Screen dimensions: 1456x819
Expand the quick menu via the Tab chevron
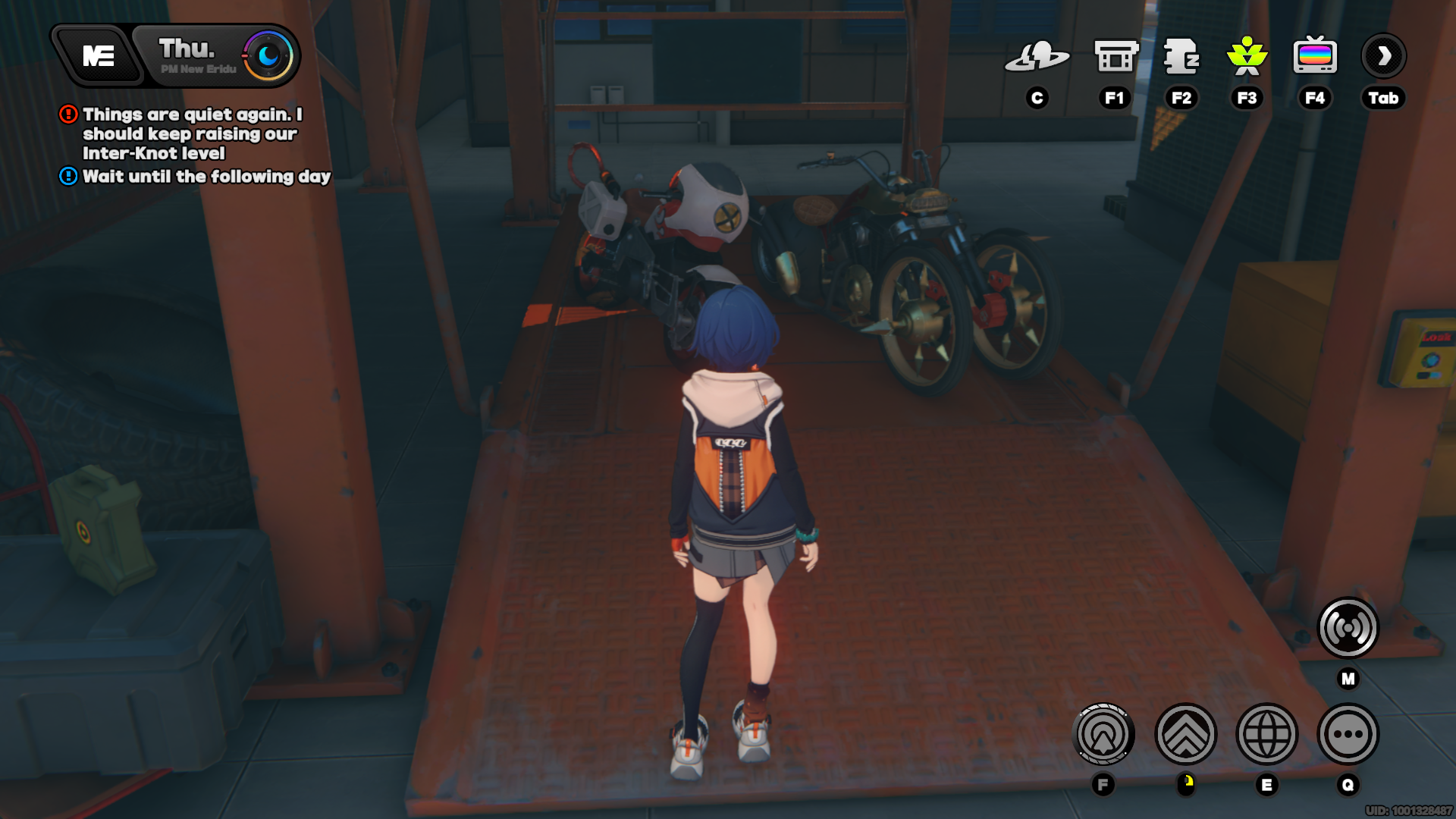tap(1384, 55)
